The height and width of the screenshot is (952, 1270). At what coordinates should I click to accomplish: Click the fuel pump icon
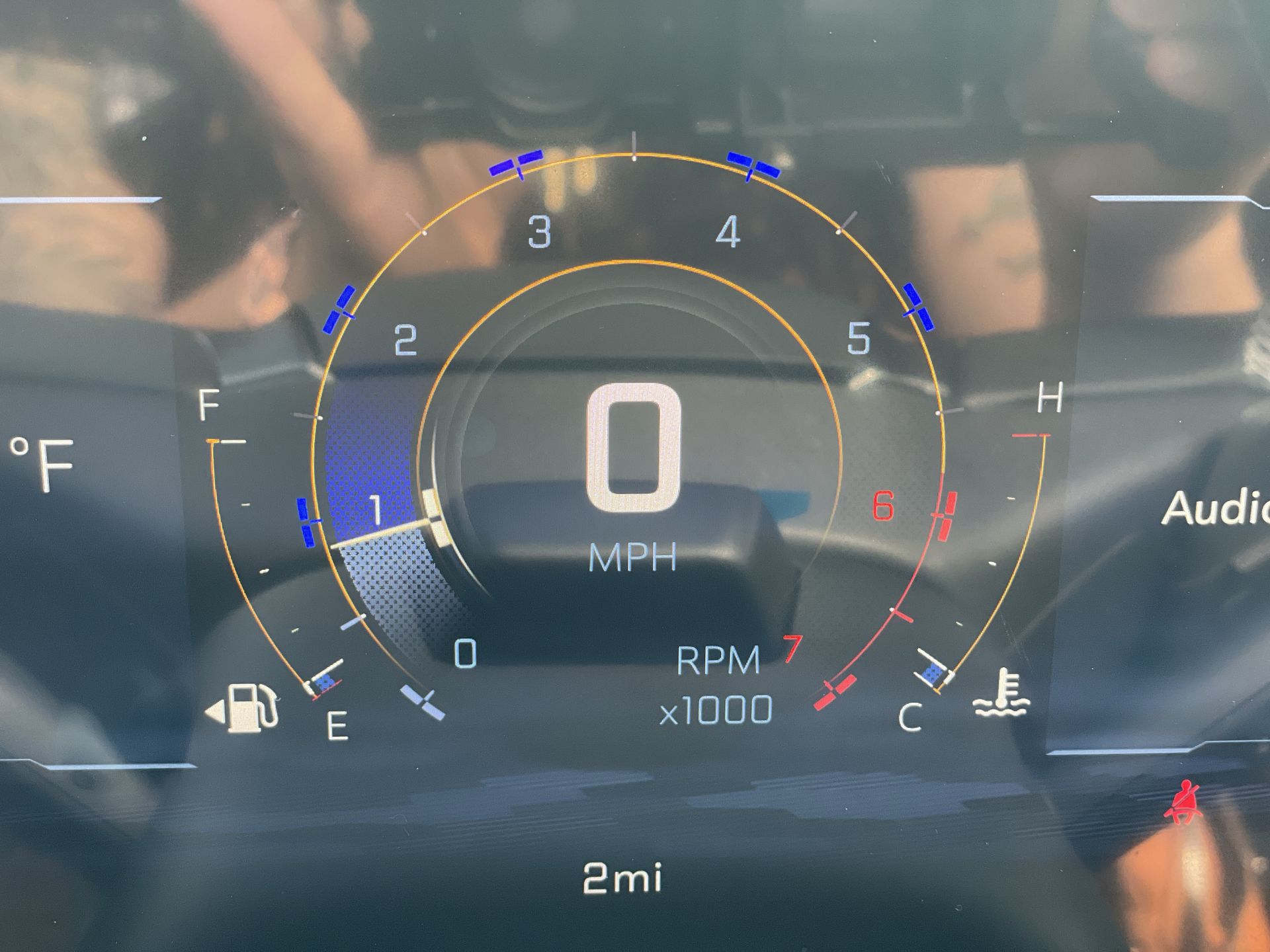251,709
